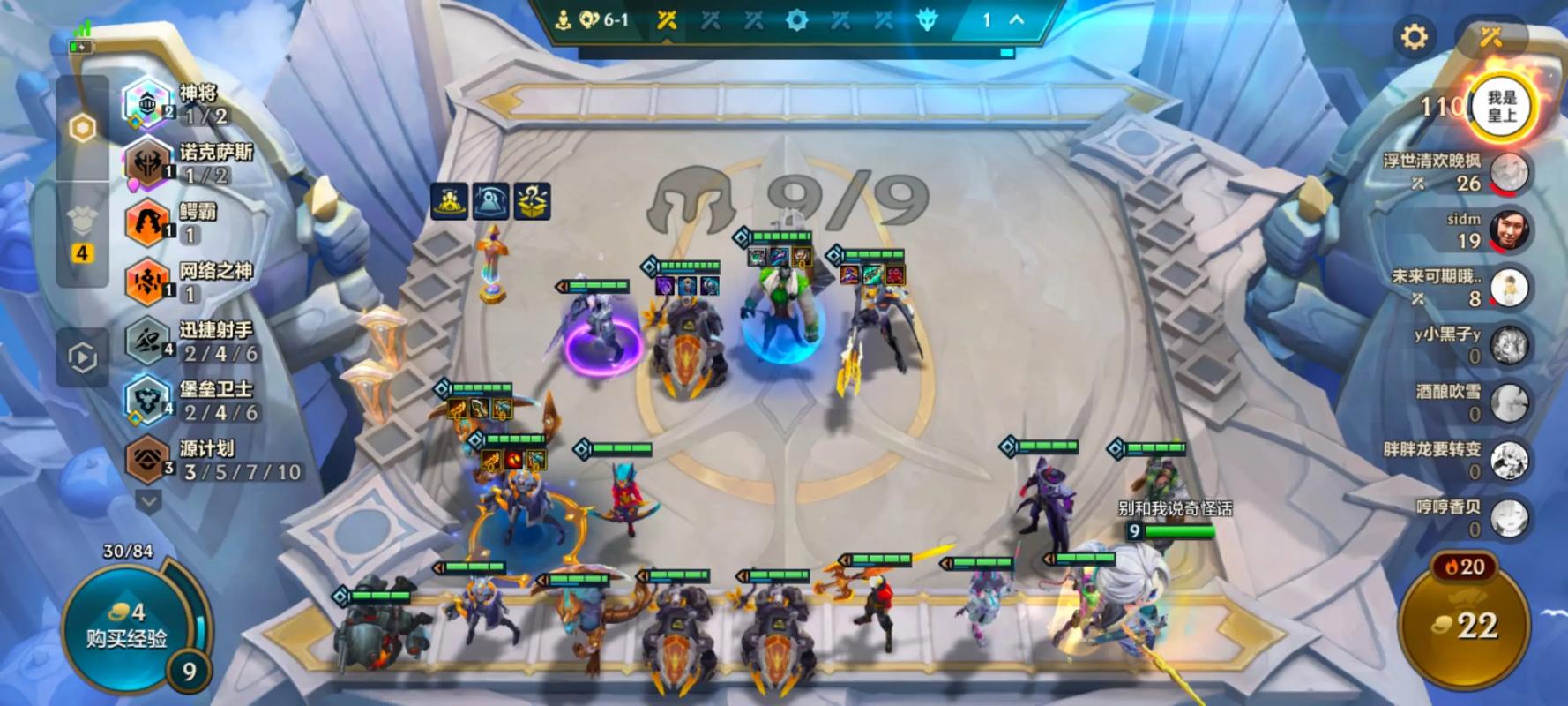The height and width of the screenshot is (706, 1568).
Task: Expand the stage tracker up arrow
Action: pyautogui.click(x=1017, y=19)
